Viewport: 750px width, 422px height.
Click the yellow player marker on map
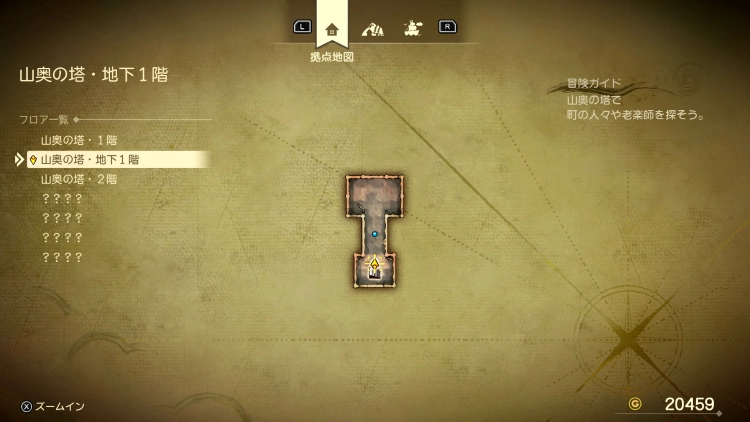[375, 265]
